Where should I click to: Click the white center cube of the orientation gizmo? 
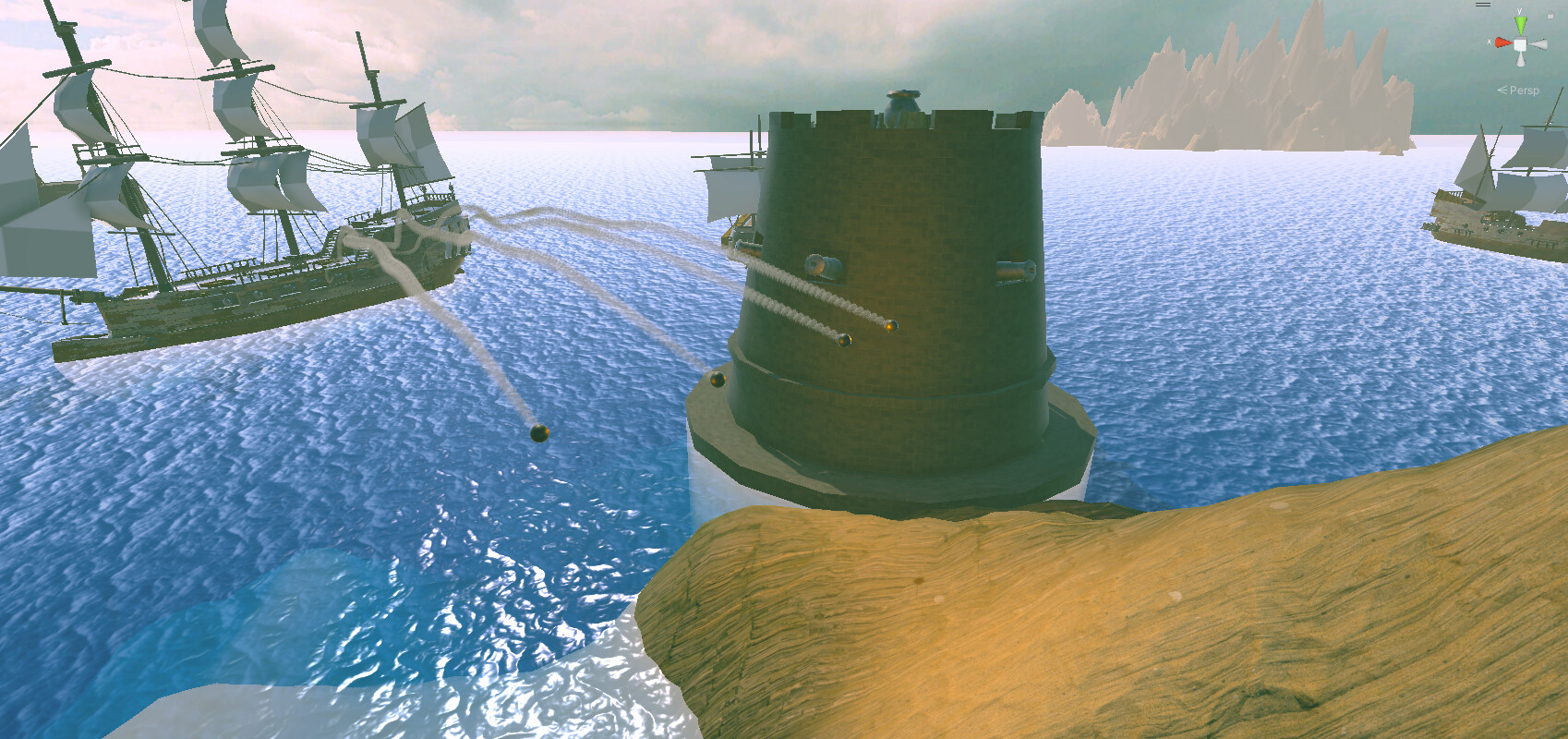pyautogui.click(x=1520, y=43)
